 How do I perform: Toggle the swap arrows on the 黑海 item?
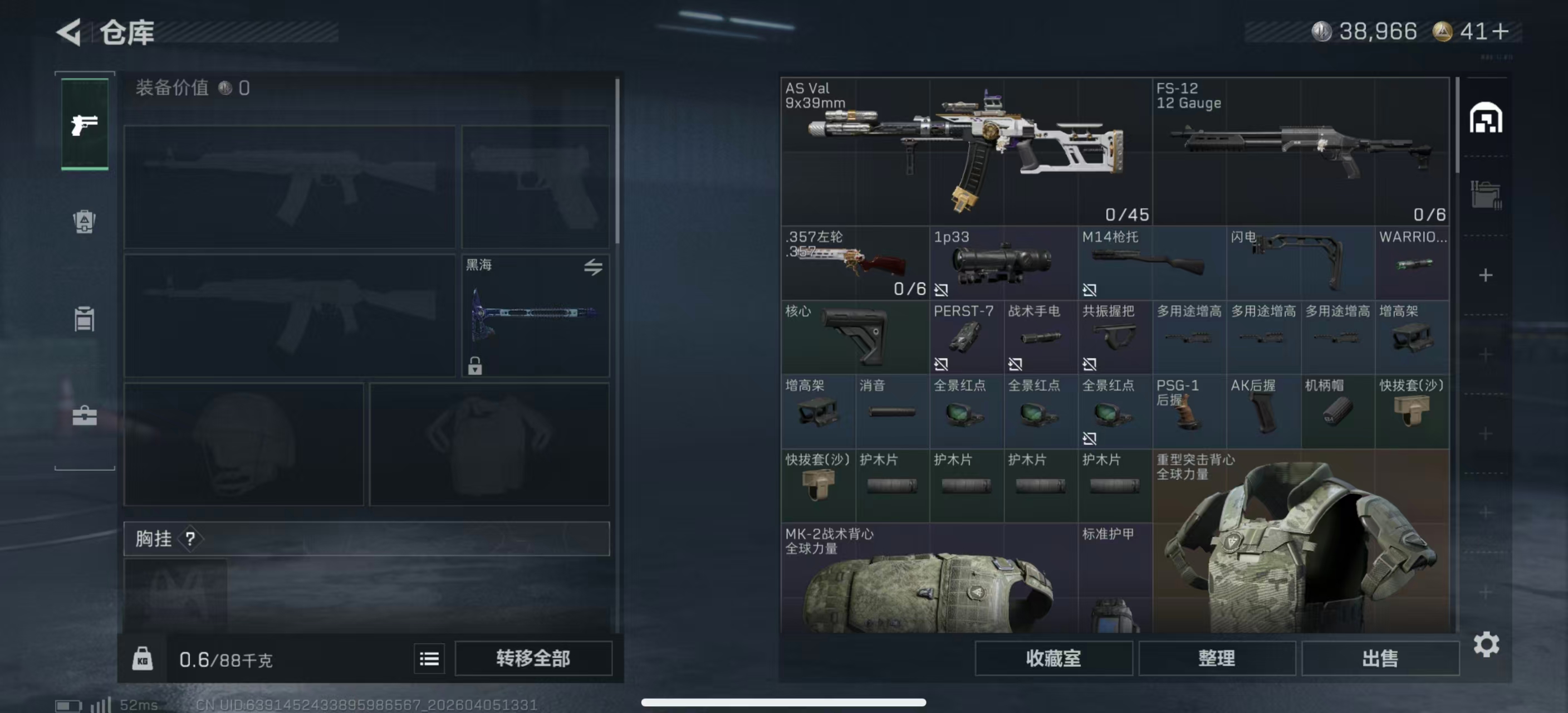pos(594,267)
